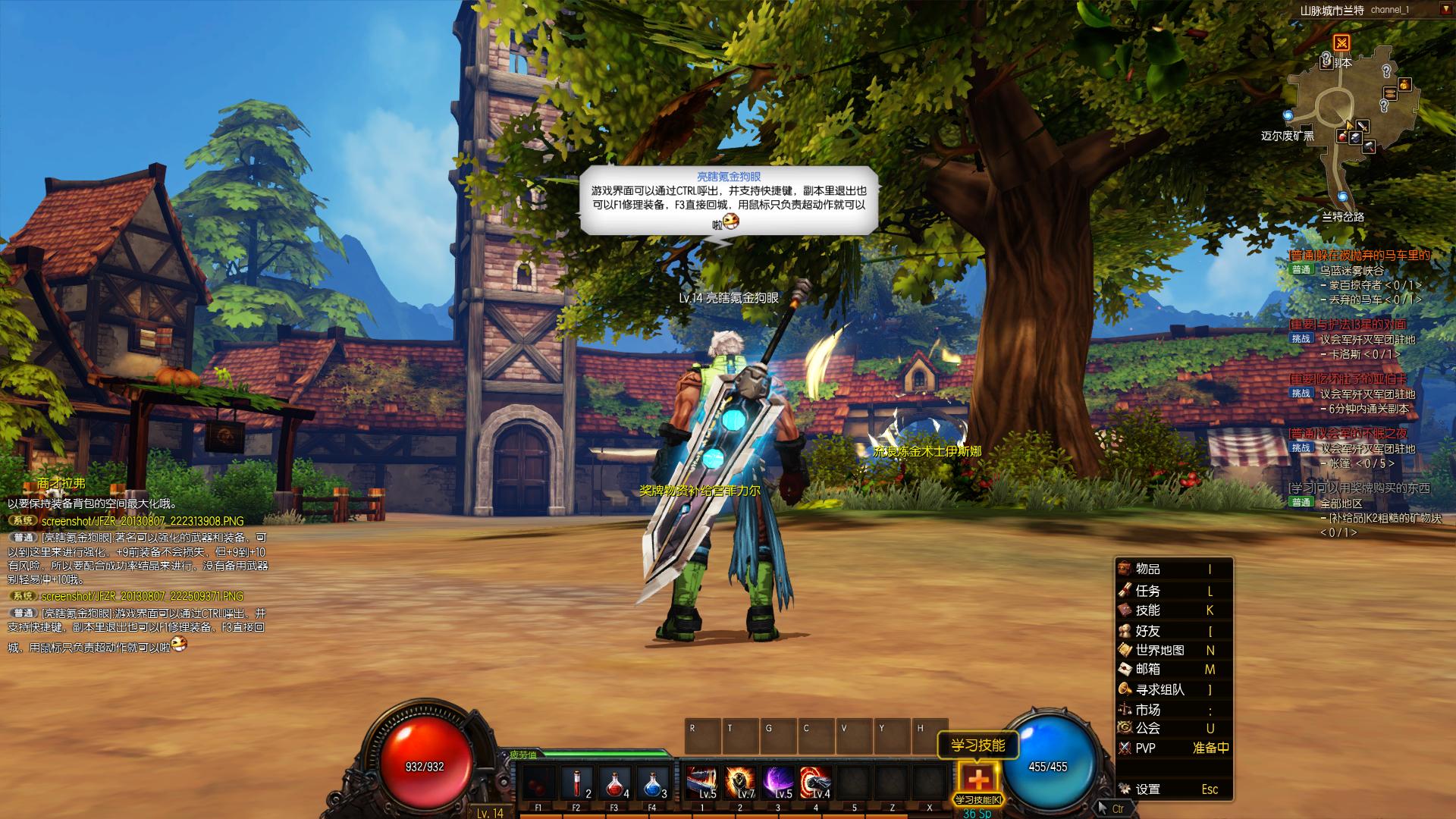Open the 任务 quest menu entry
This screenshot has height=819, width=1456.
pos(1147,591)
